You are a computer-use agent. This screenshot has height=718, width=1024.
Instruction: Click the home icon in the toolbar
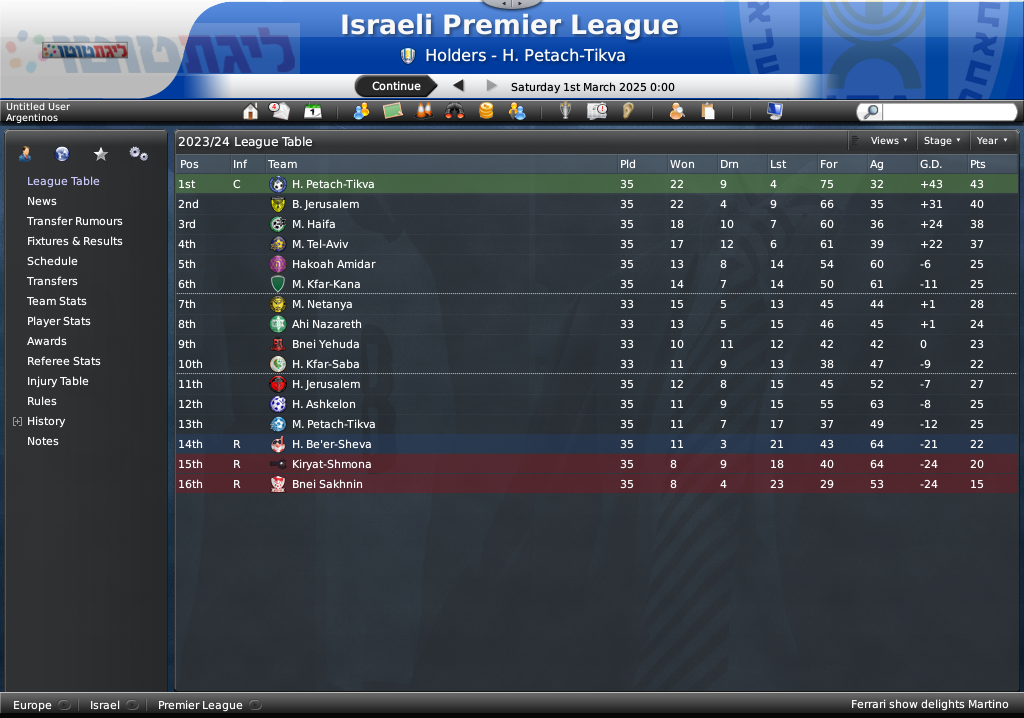point(251,111)
